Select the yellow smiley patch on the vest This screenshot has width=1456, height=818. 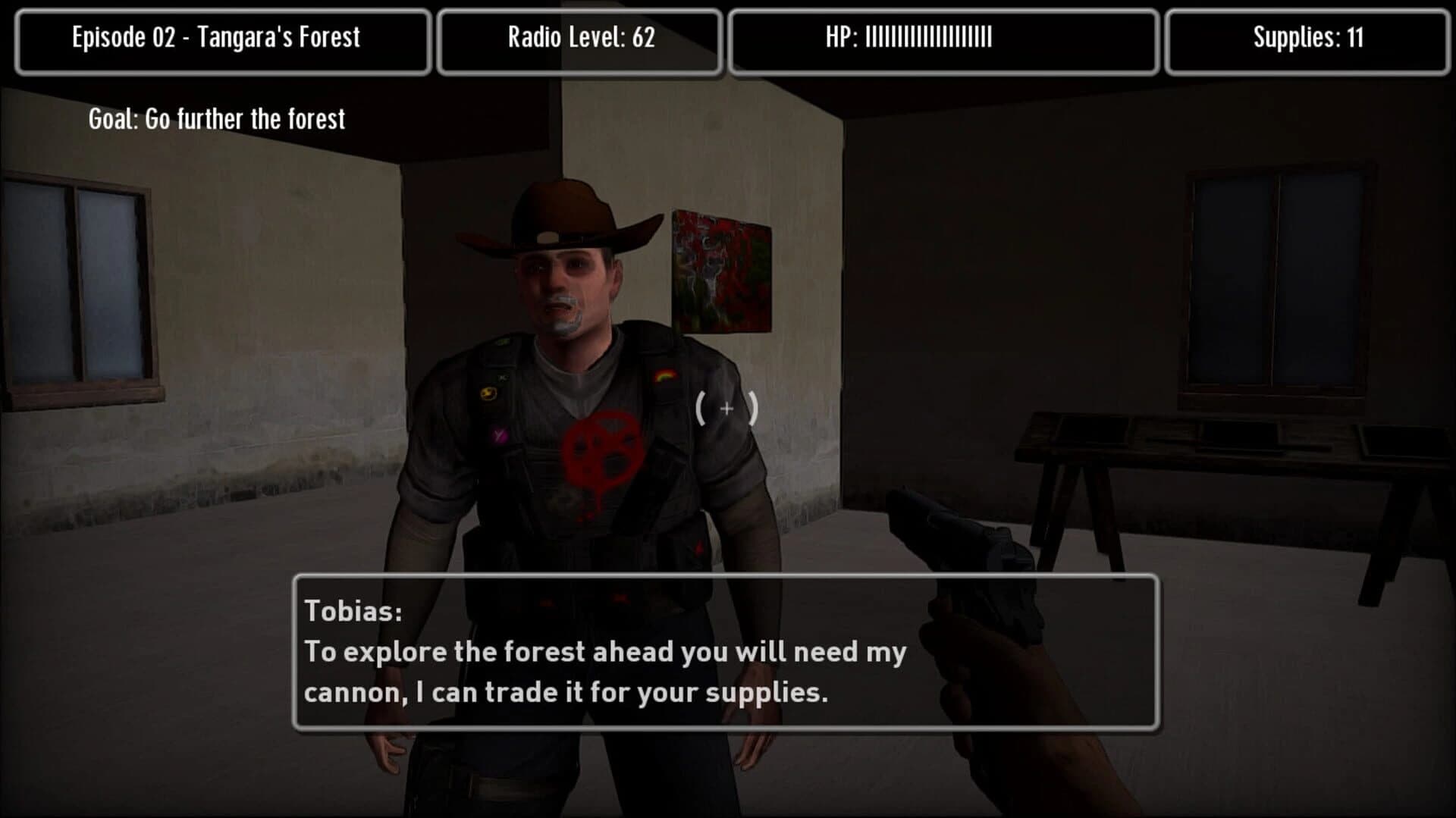click(488, 392)
